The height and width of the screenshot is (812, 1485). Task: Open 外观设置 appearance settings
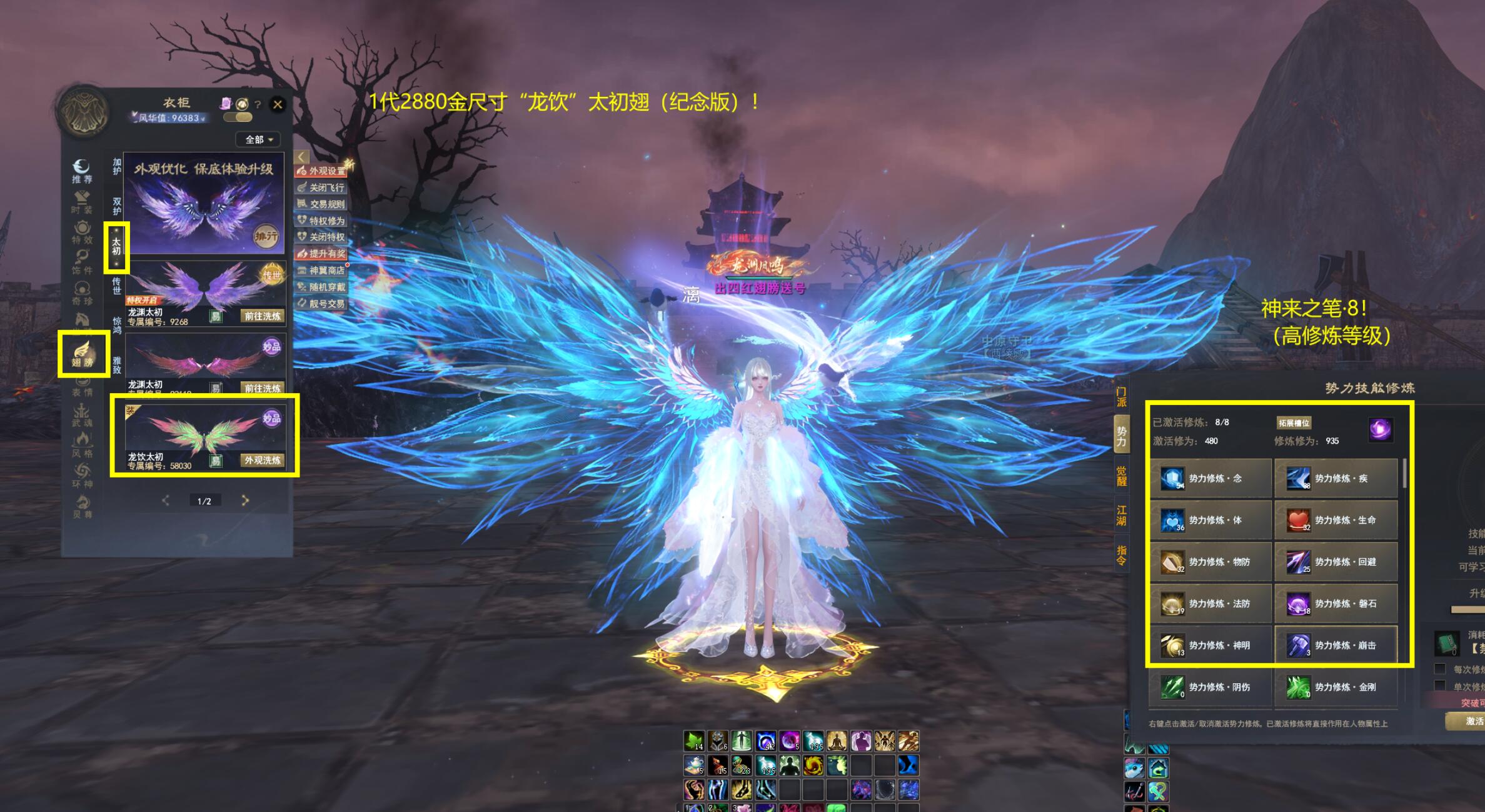[322, 171]
